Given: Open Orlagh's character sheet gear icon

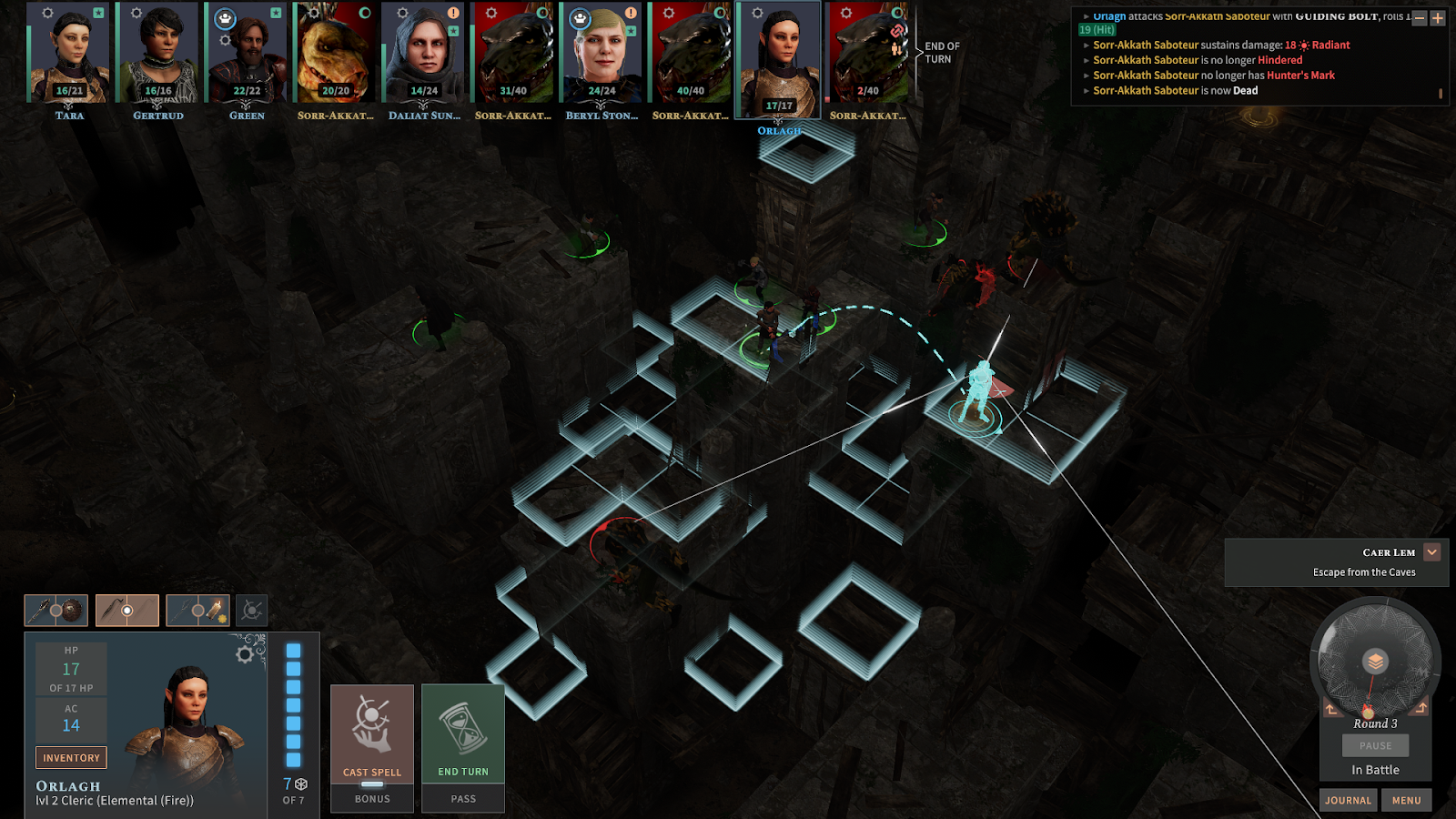Looking at the screenshot, I should 245,653.
